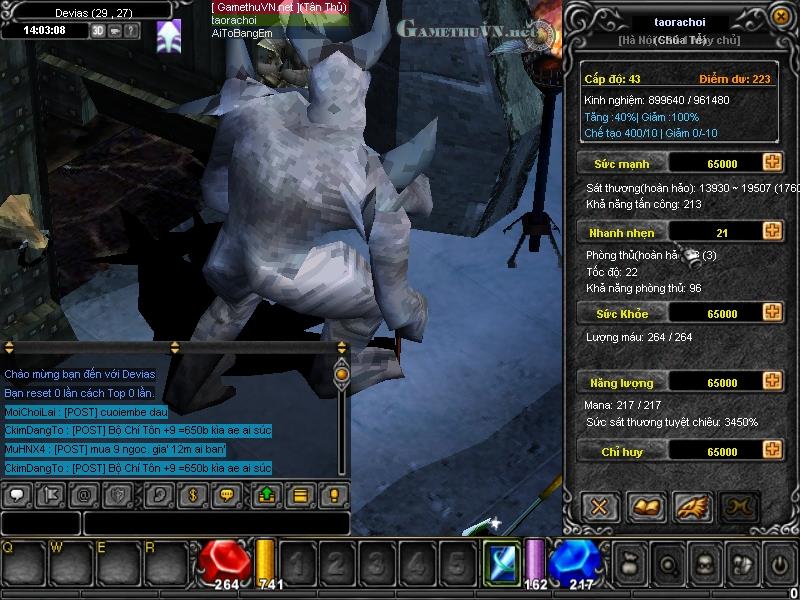Viewport: 800px width, 600px height.
Task: Click the green up-arrow chat button
Action: click(x=267, y=494)
